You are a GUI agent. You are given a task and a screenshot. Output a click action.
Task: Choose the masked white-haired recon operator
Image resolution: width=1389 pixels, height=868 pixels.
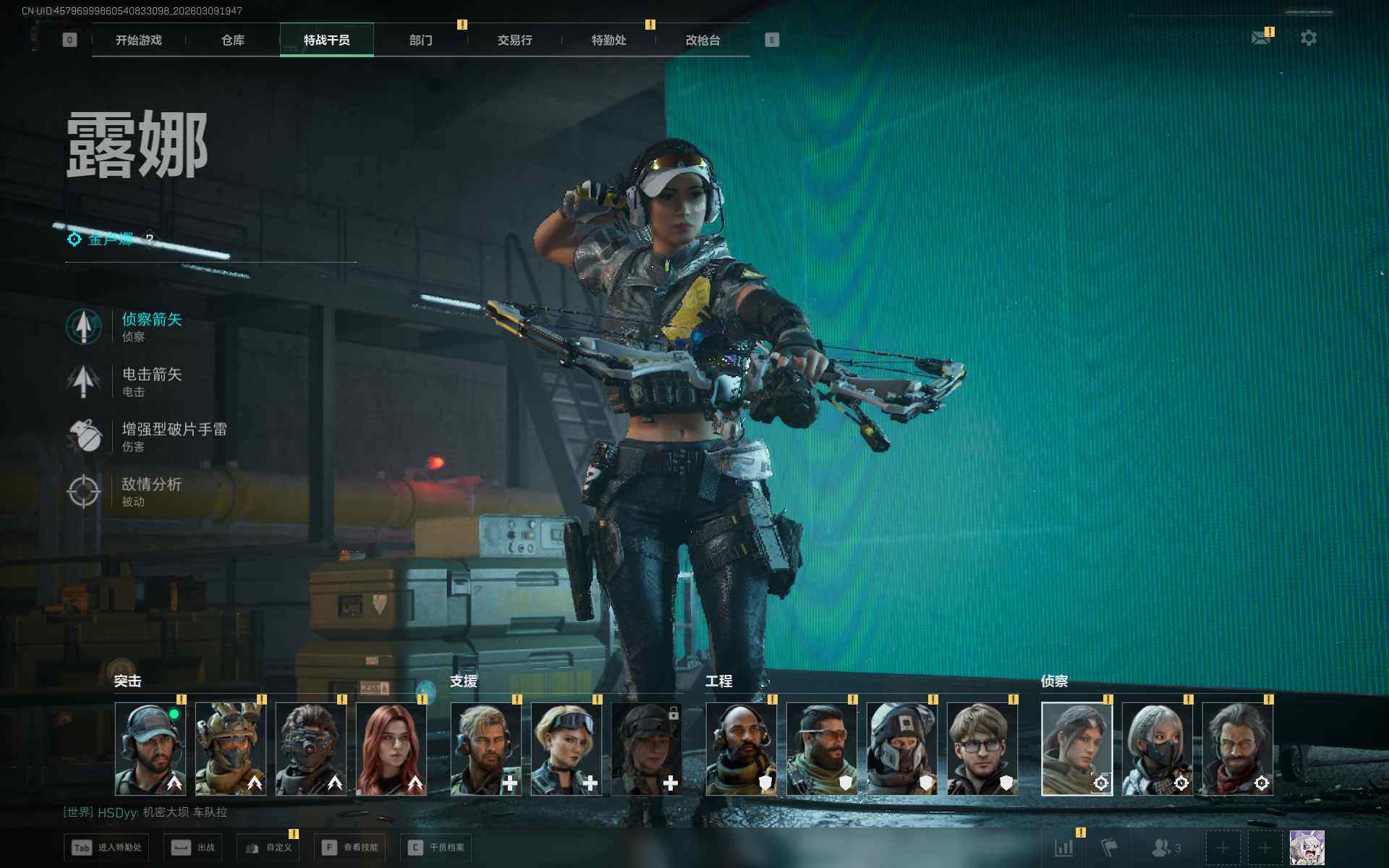pos(1157,749)
